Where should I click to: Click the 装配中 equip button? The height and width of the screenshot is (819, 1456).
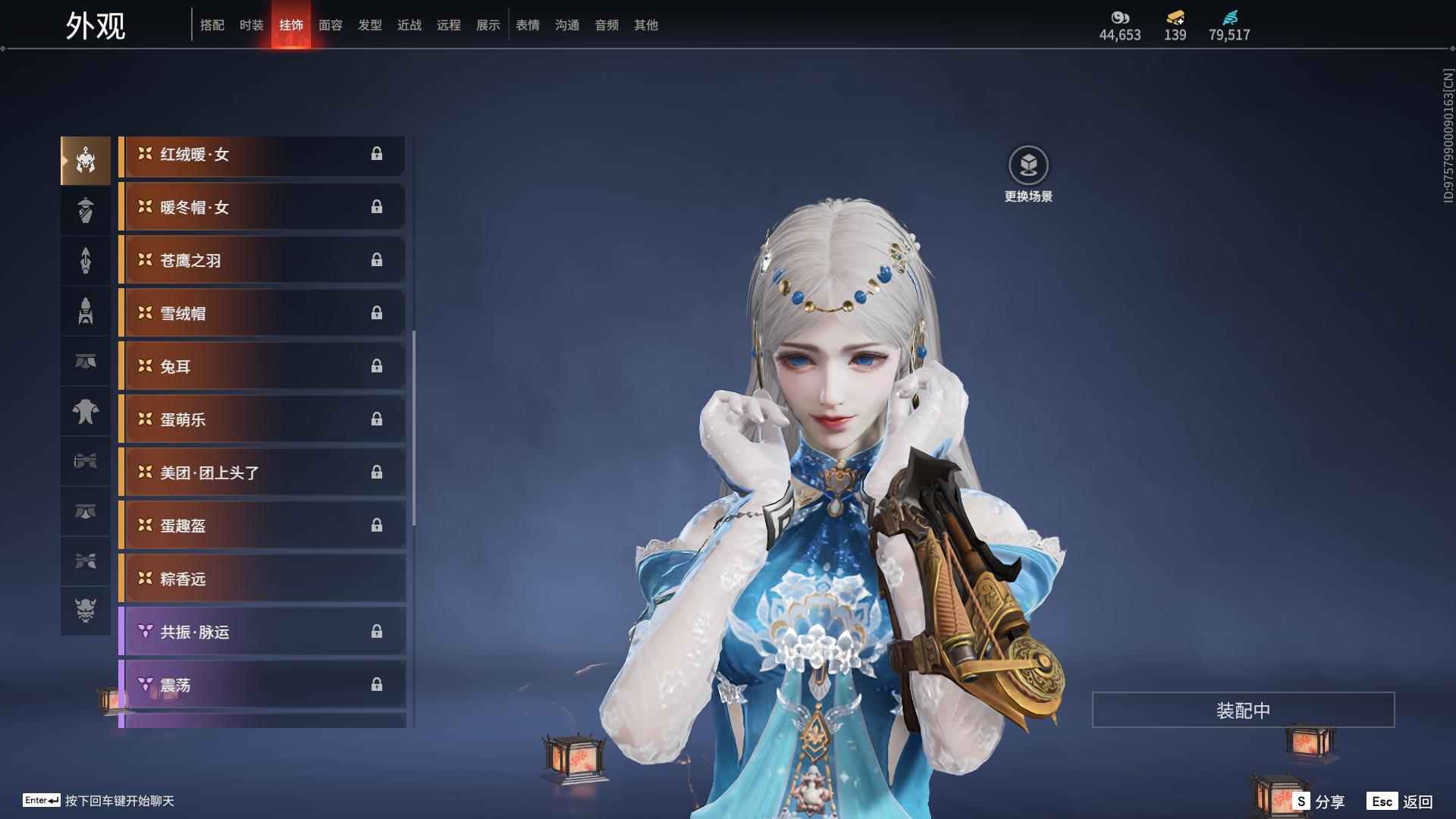click(1243, 710)
